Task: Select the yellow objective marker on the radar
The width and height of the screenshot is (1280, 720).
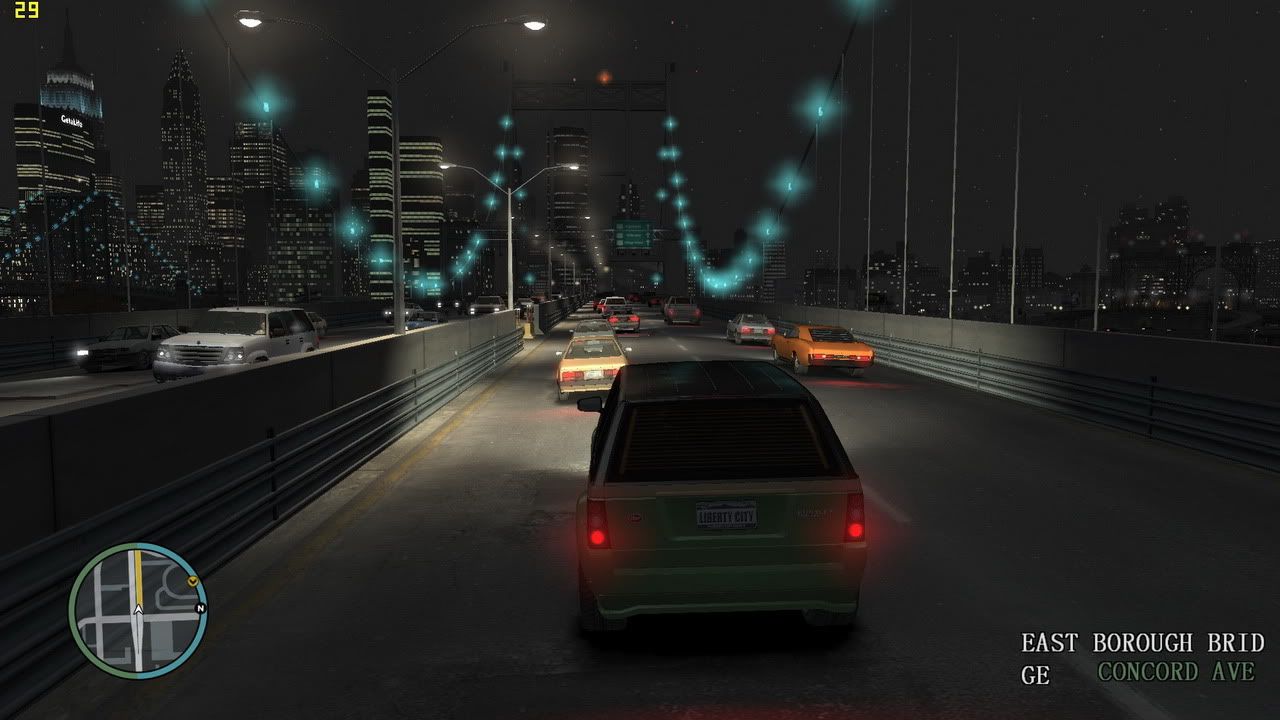Action: [193, 580]
